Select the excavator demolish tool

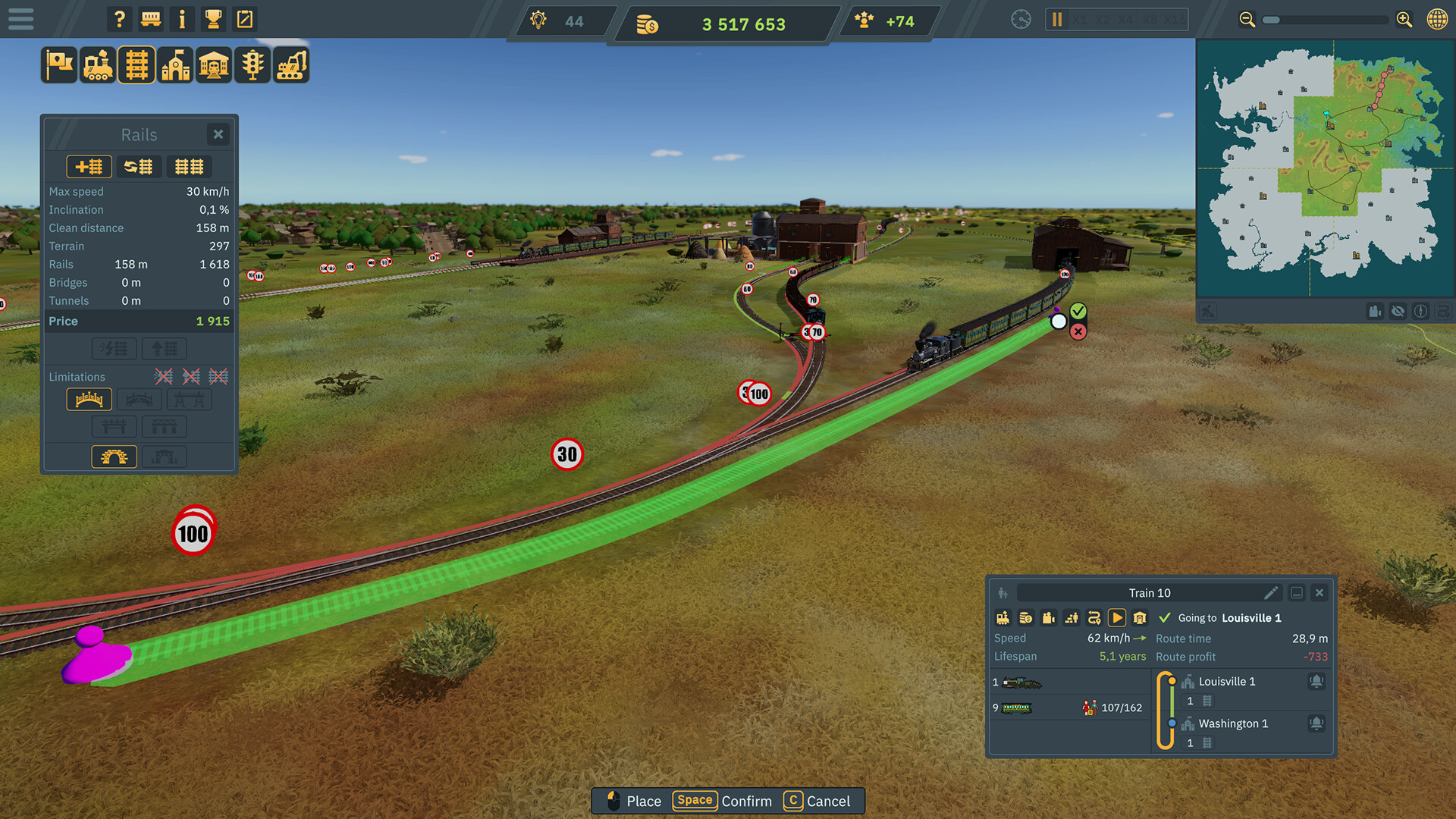[x=291, y=64]
